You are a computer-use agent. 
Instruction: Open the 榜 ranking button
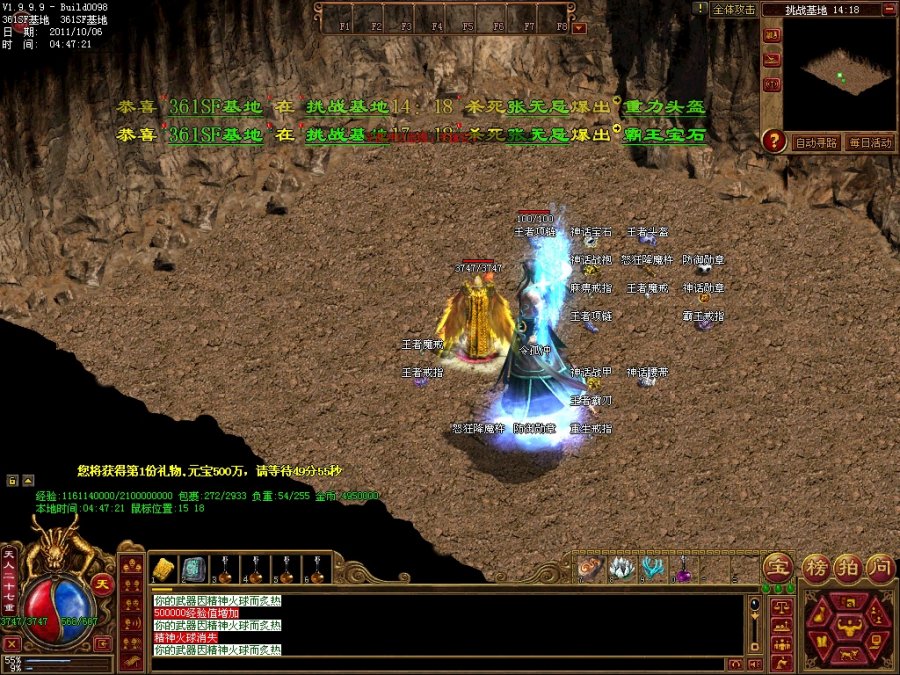click(x=816, y=567)
